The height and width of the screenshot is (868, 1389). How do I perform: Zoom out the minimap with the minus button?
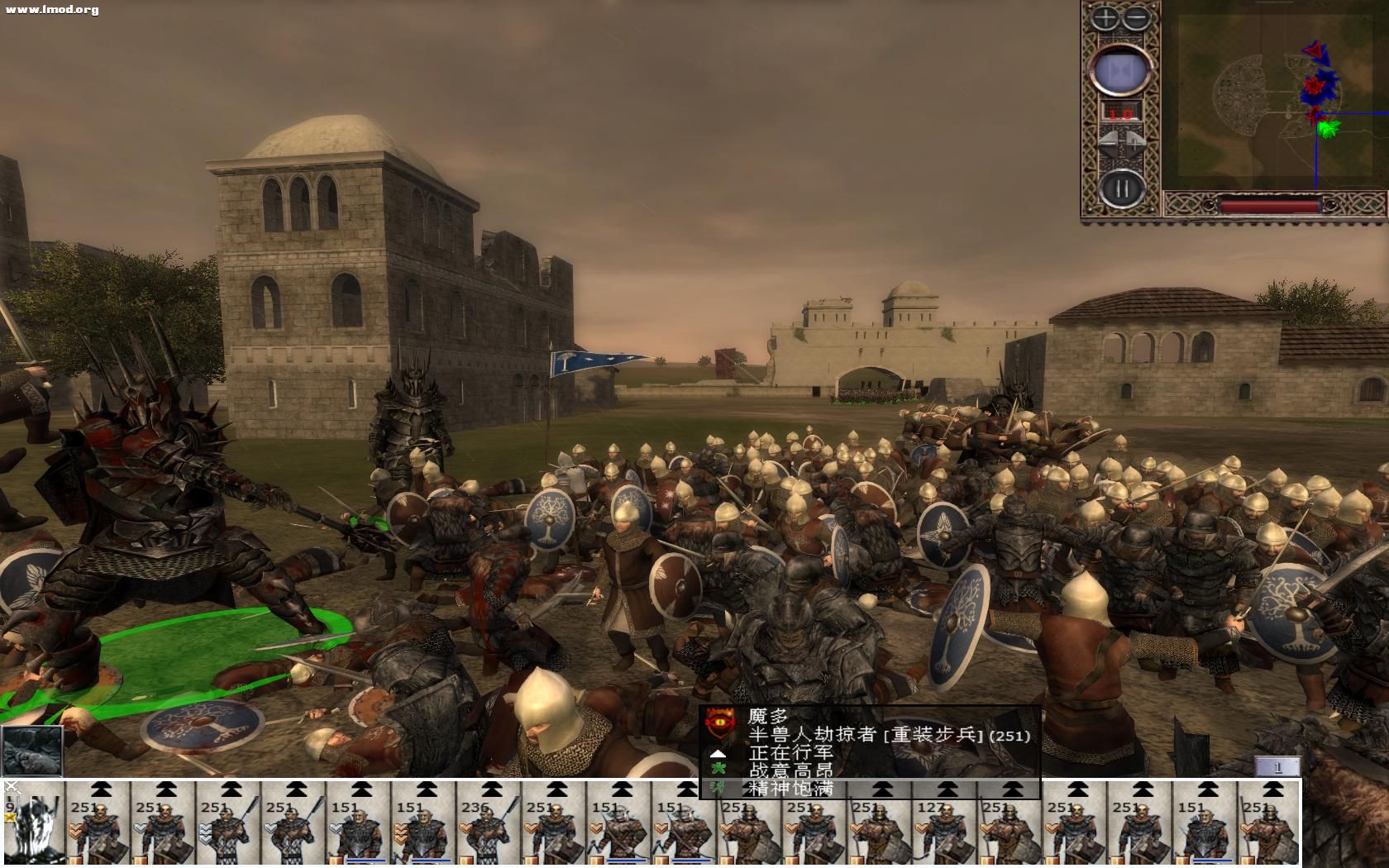click(1138, 18)
